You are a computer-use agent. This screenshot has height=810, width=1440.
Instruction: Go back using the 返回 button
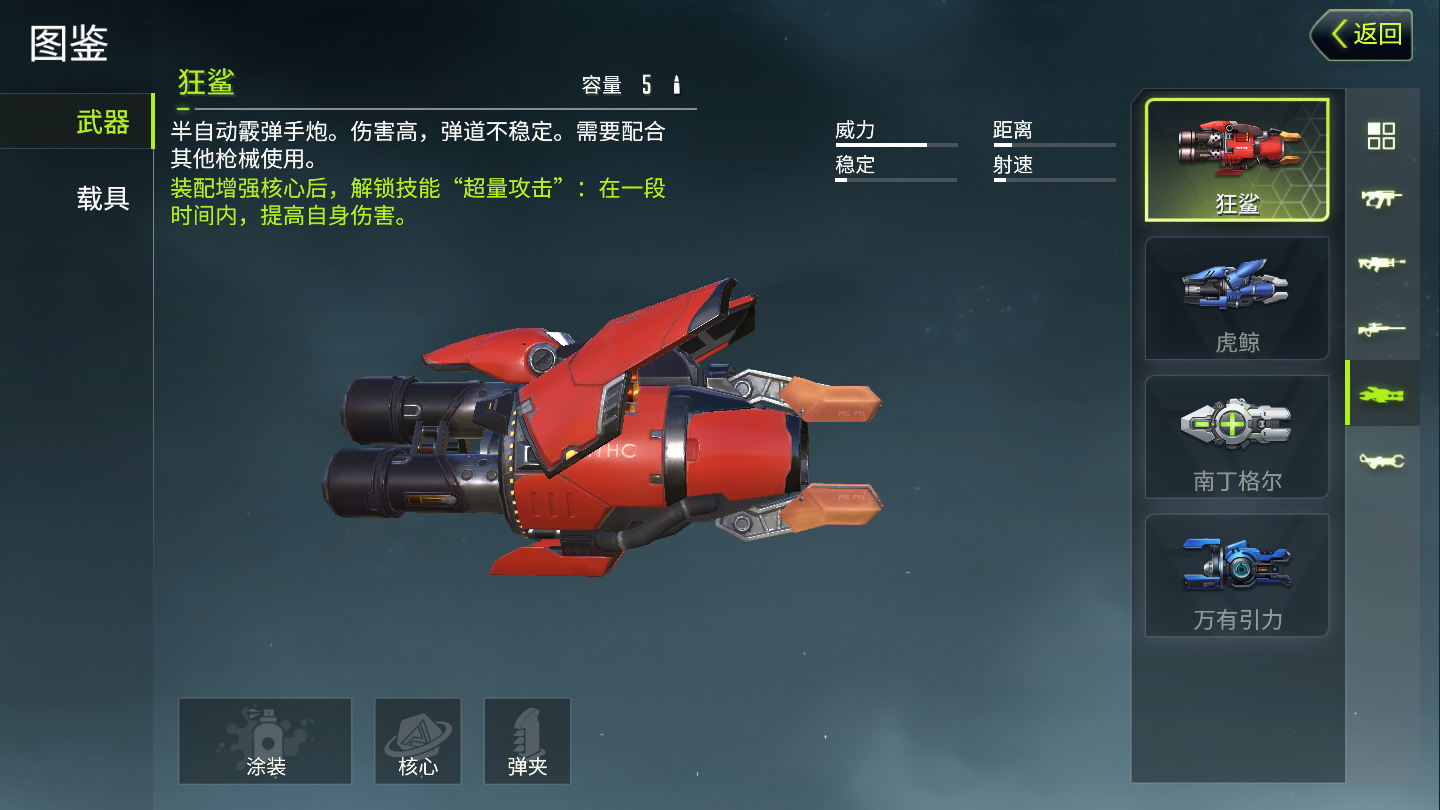point(1362,35)
